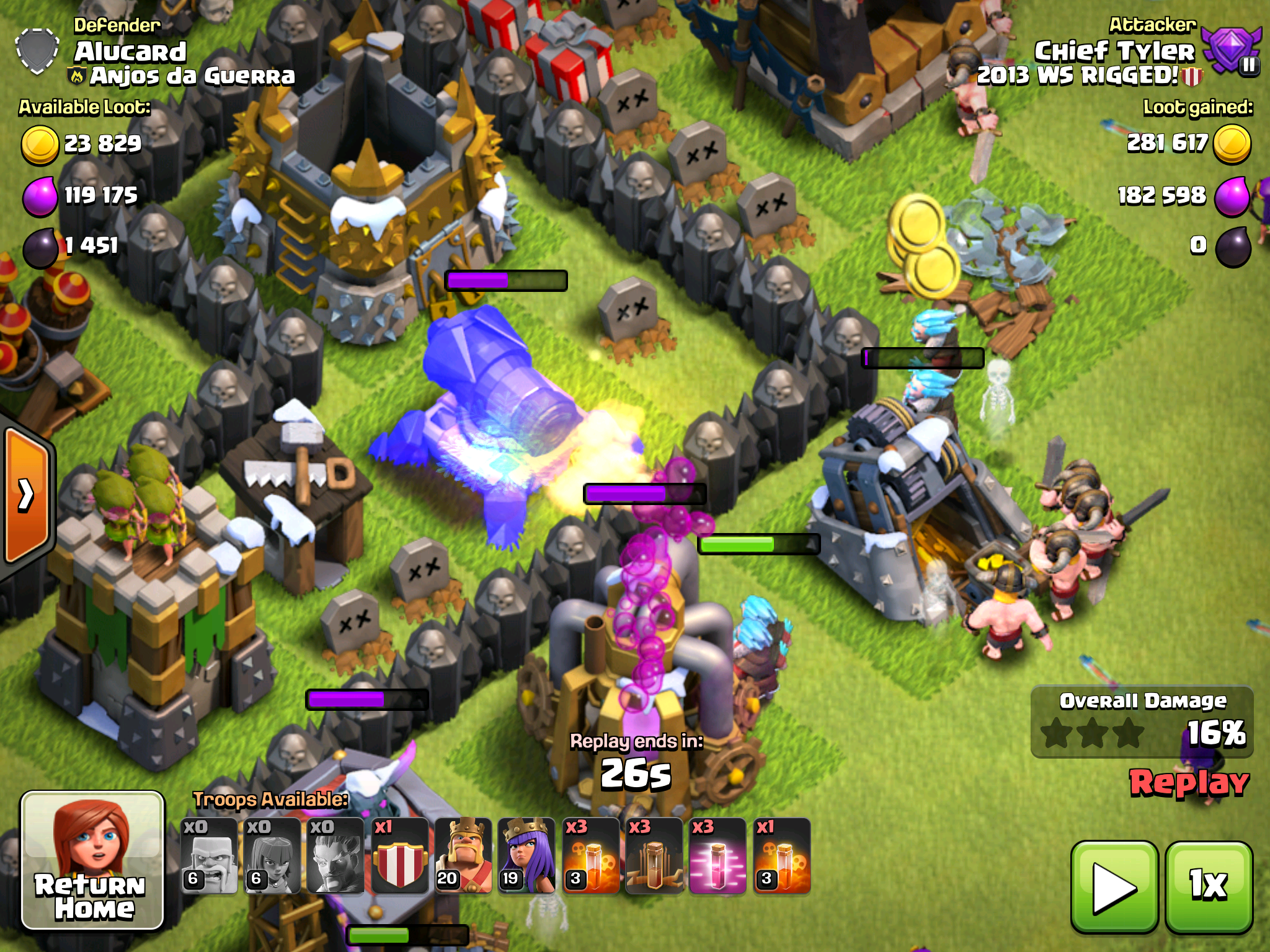Image resolution: width=1270 pixels, height=952 pixels.
Task: Pick the x1 Skeleton spell slot
Action: coord(782,857)
